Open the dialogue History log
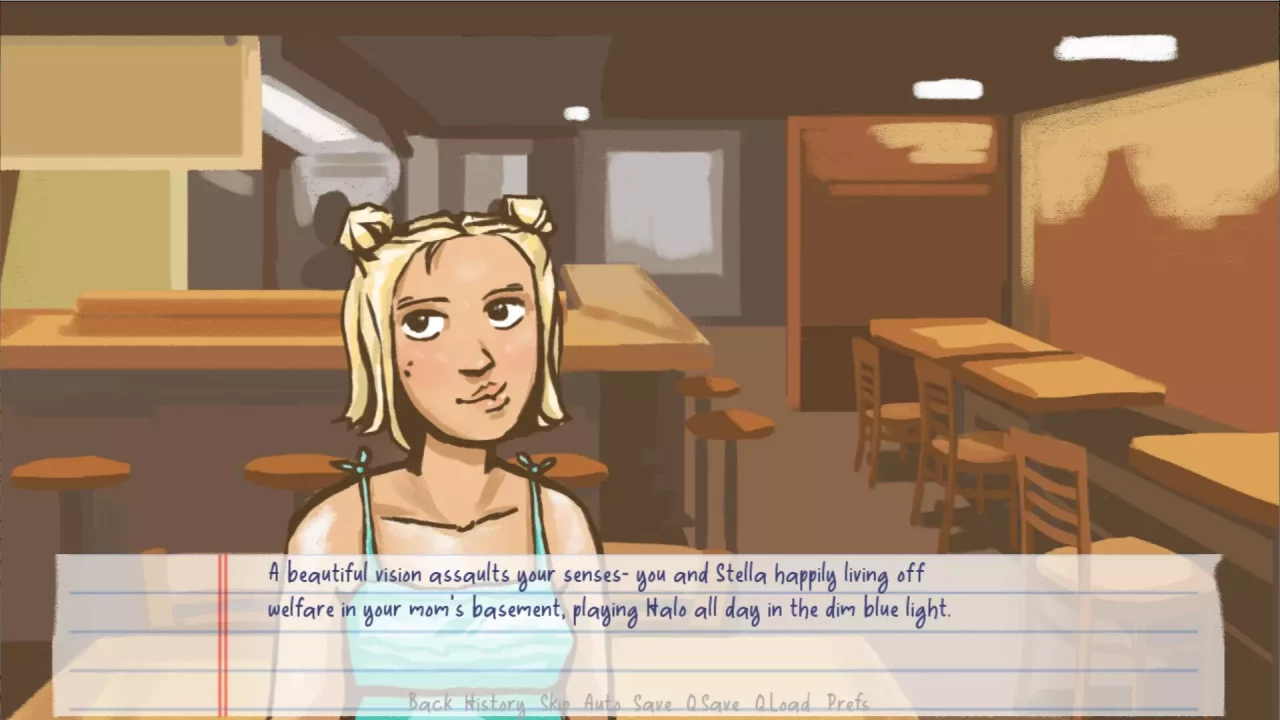Viewport: 1280px width, 720px height. 495,703
